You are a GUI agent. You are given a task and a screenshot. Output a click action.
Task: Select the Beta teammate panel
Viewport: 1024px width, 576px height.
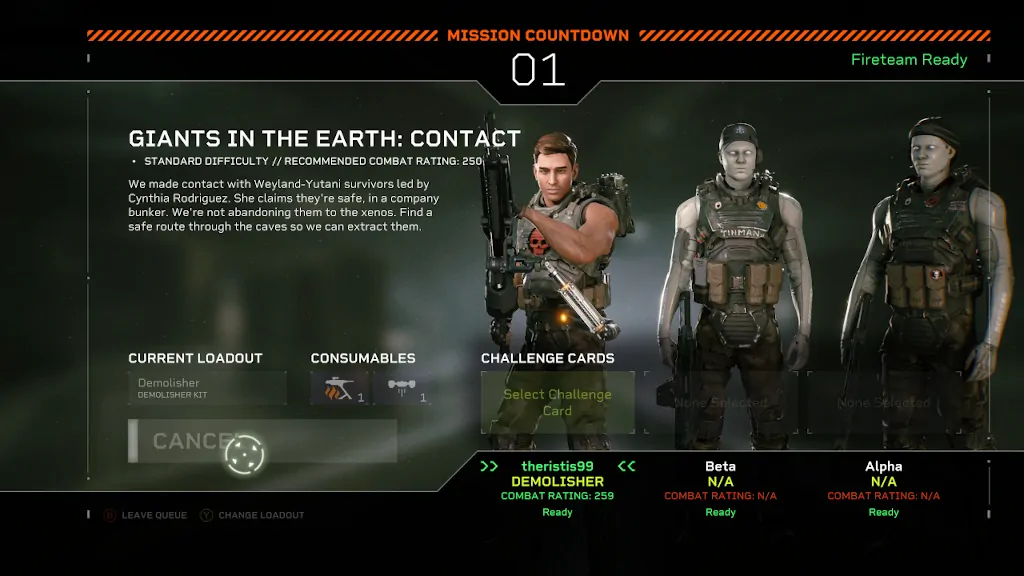720,489
